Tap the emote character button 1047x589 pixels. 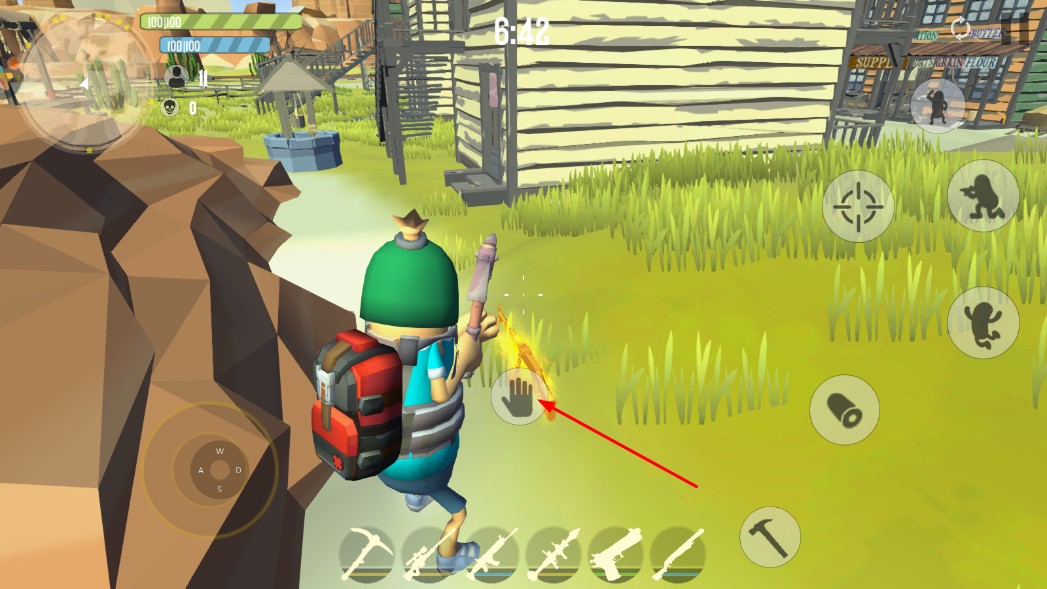tap(937, 104)
